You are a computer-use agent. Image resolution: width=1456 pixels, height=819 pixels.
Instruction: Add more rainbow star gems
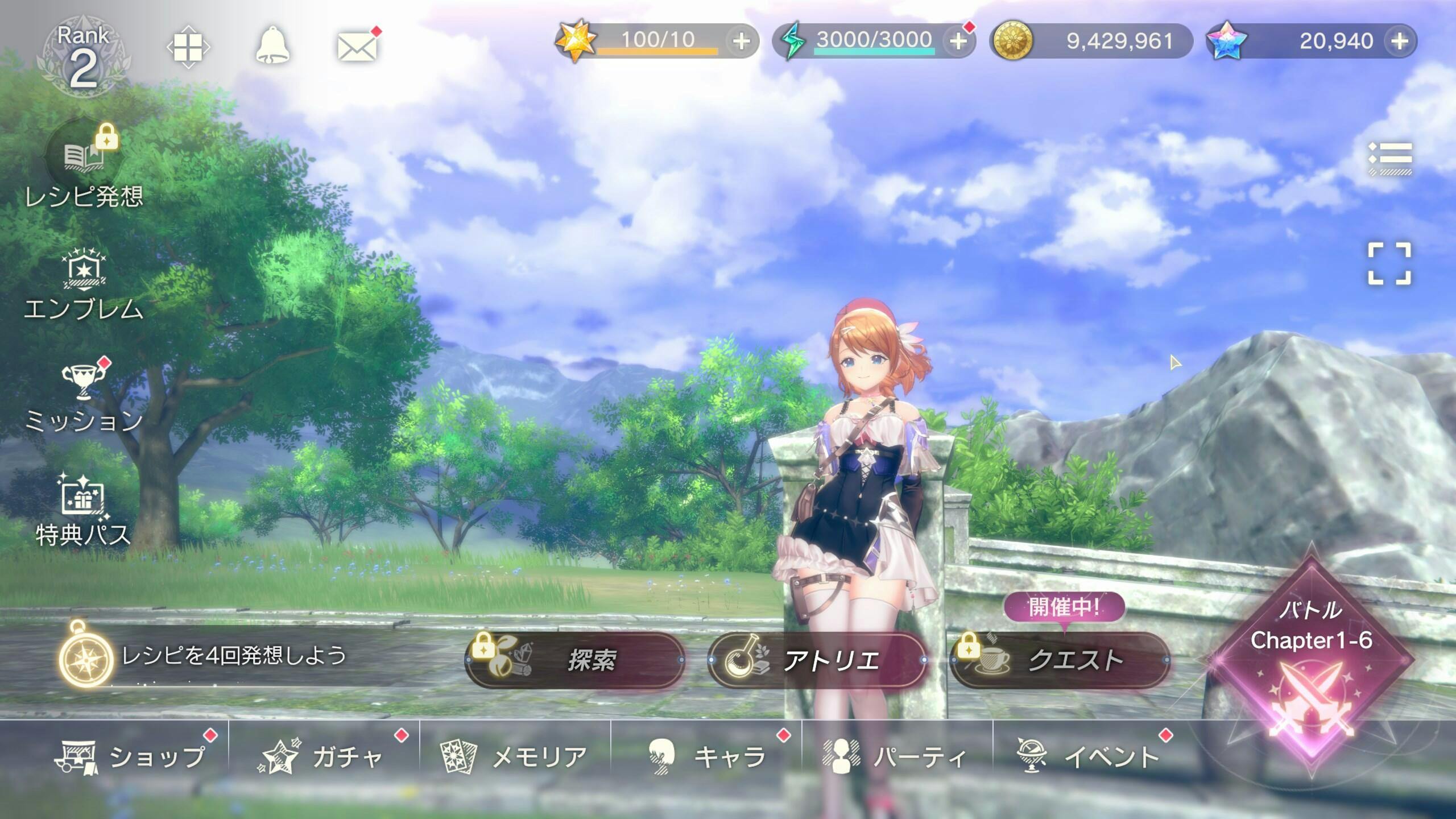(x=1399, y=41)
